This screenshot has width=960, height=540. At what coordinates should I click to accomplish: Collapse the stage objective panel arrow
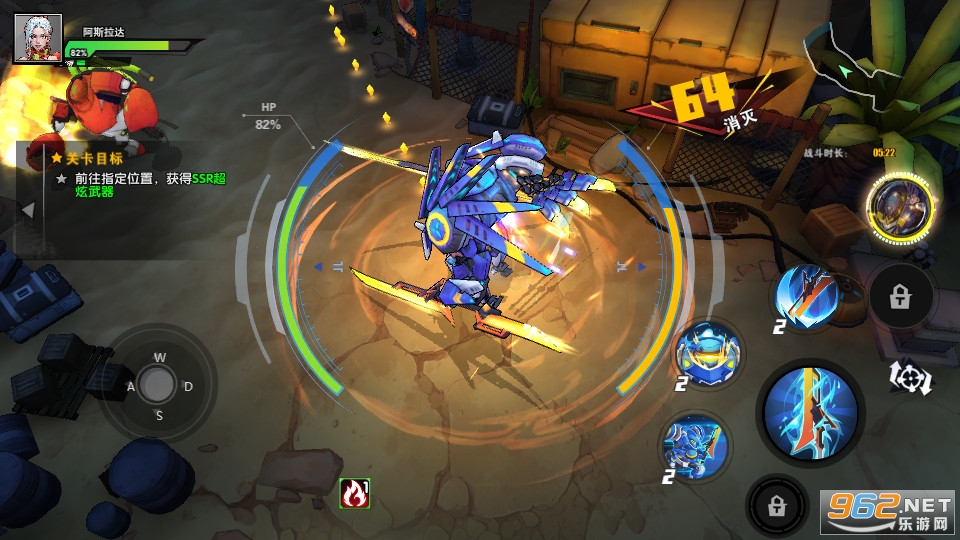click(x=28, y=210)
